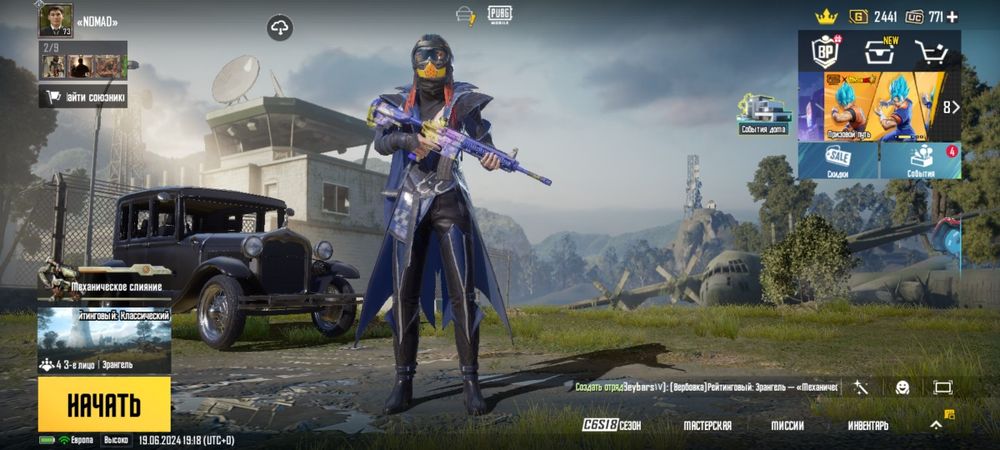Open the BP royale pass
The width and height of the screenshot is (1000, 450).
(x=823, y=50)
